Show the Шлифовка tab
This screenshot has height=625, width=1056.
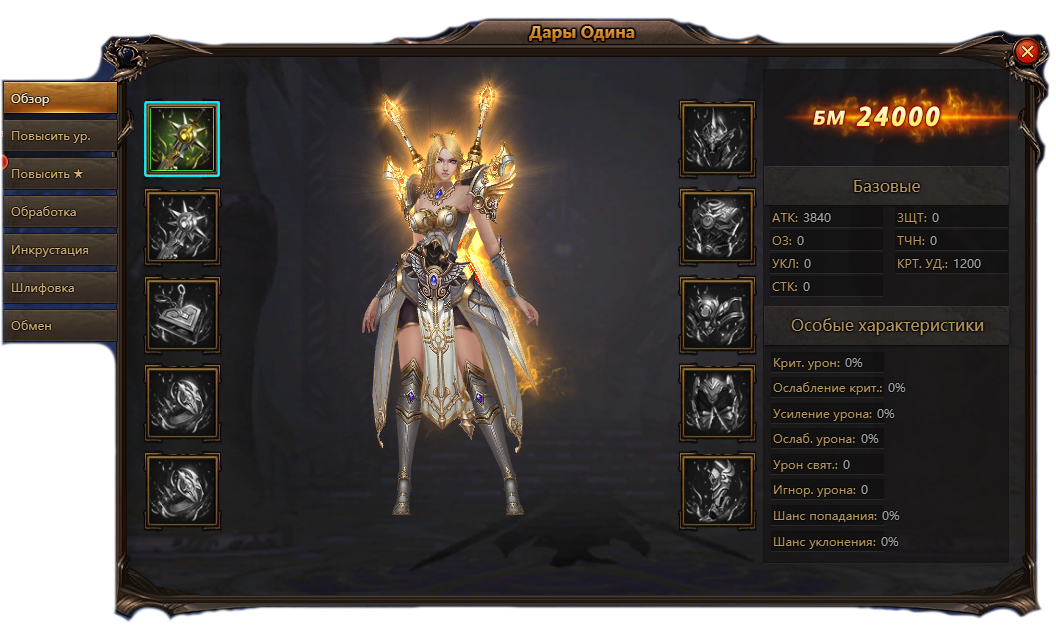coord(59,288)
